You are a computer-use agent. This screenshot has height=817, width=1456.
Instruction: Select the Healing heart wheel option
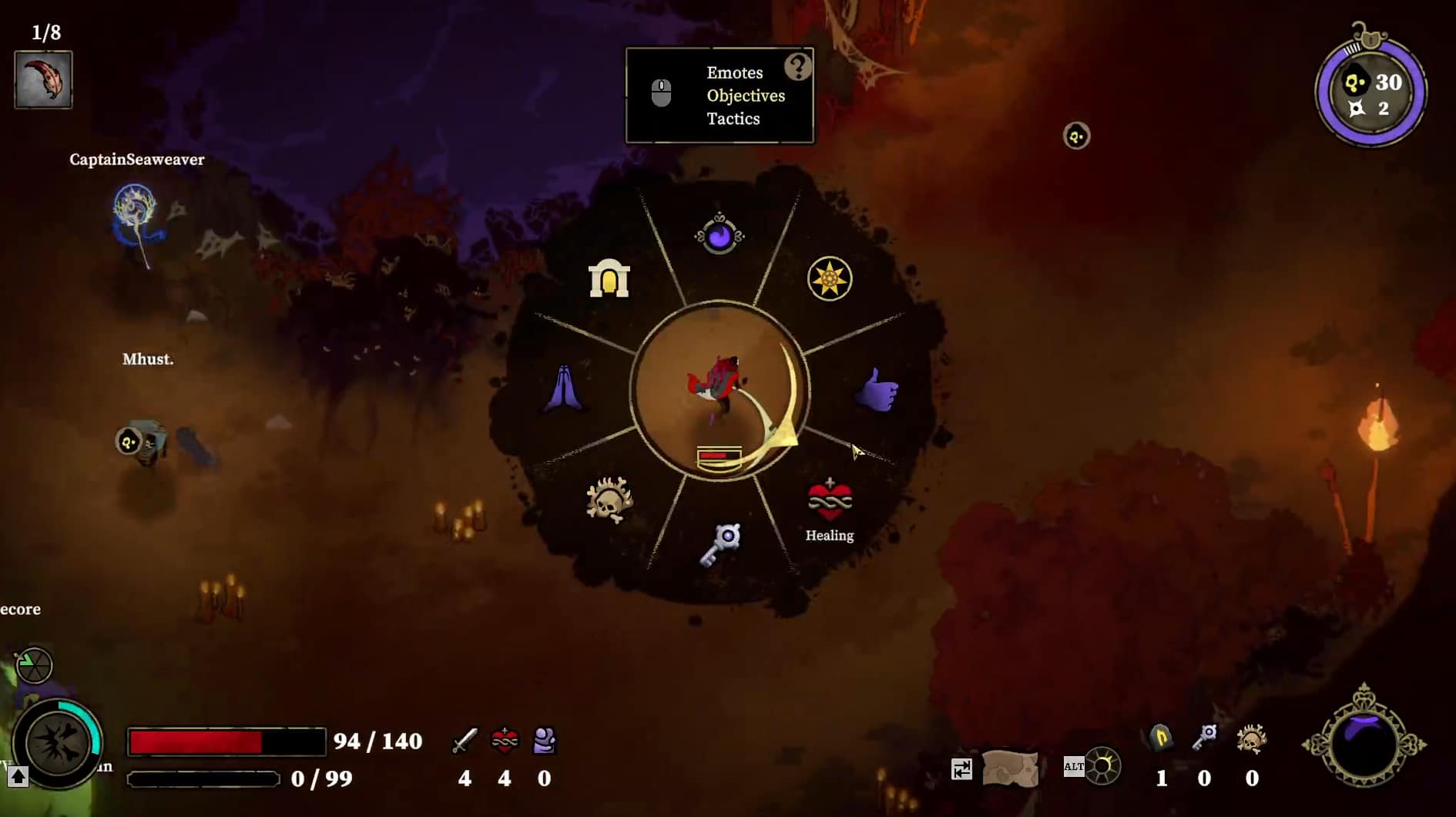(x=829, y=499)
